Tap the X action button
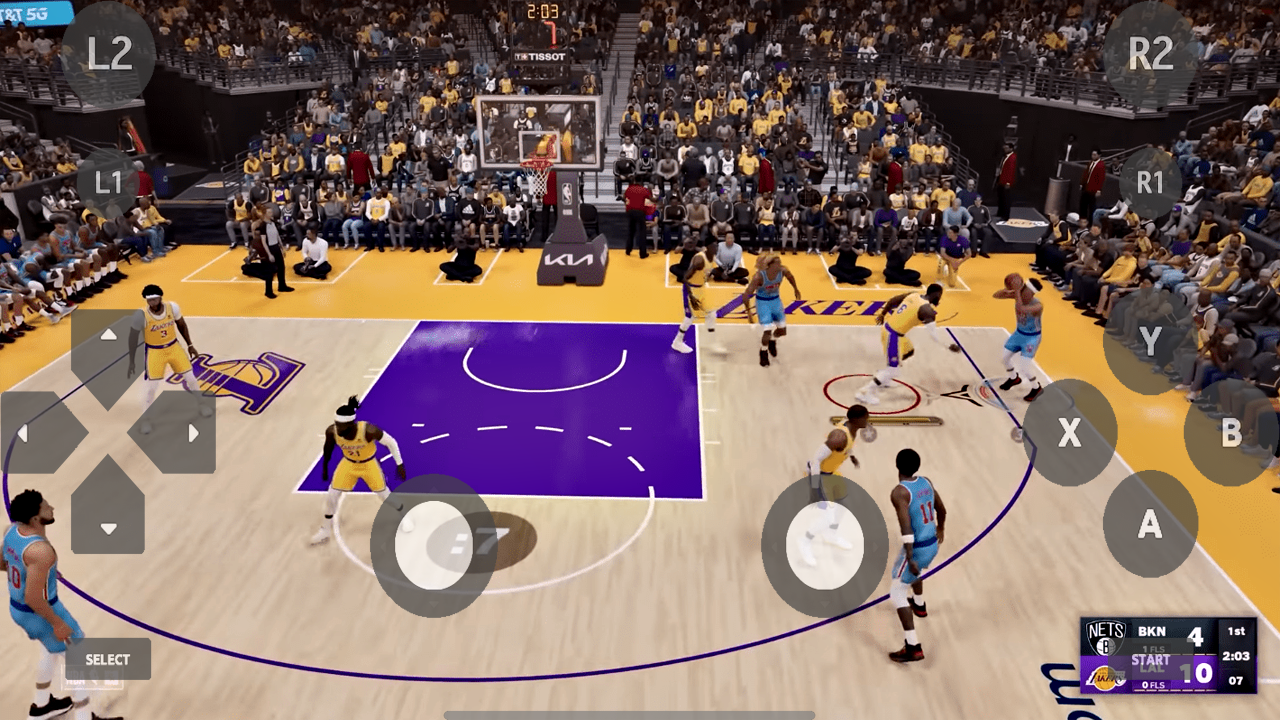This screenshot has height=720, width=1280. [x=1070, y=434]
